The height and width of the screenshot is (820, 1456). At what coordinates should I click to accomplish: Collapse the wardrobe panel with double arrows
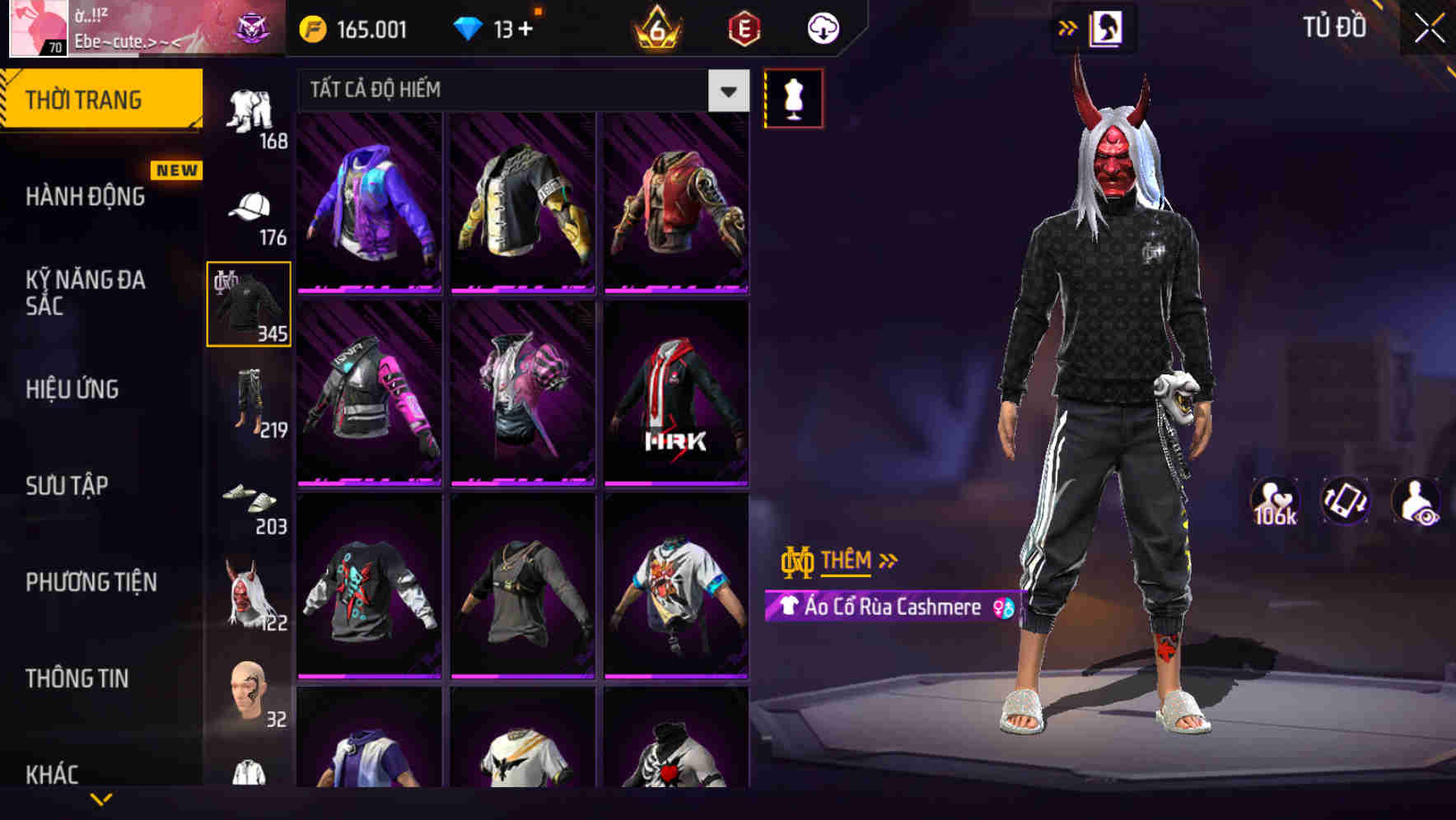(1067, 27)
